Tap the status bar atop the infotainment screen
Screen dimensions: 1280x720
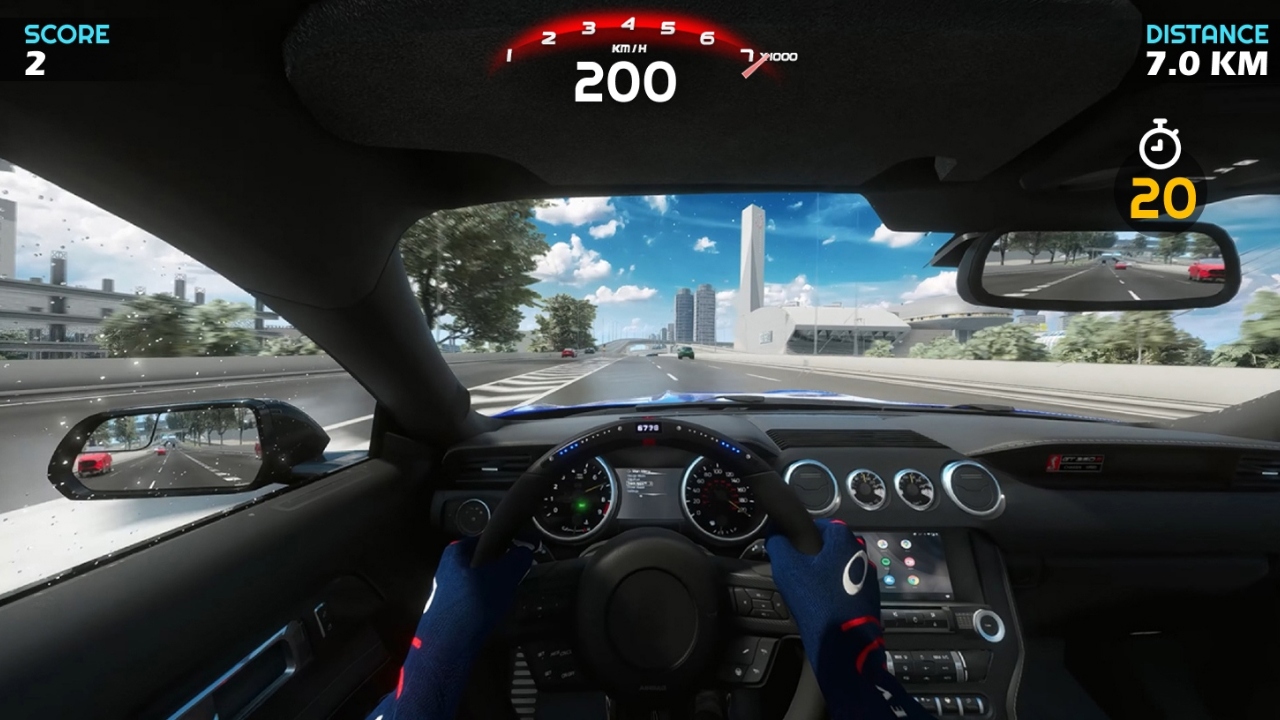tap(925, 534)
